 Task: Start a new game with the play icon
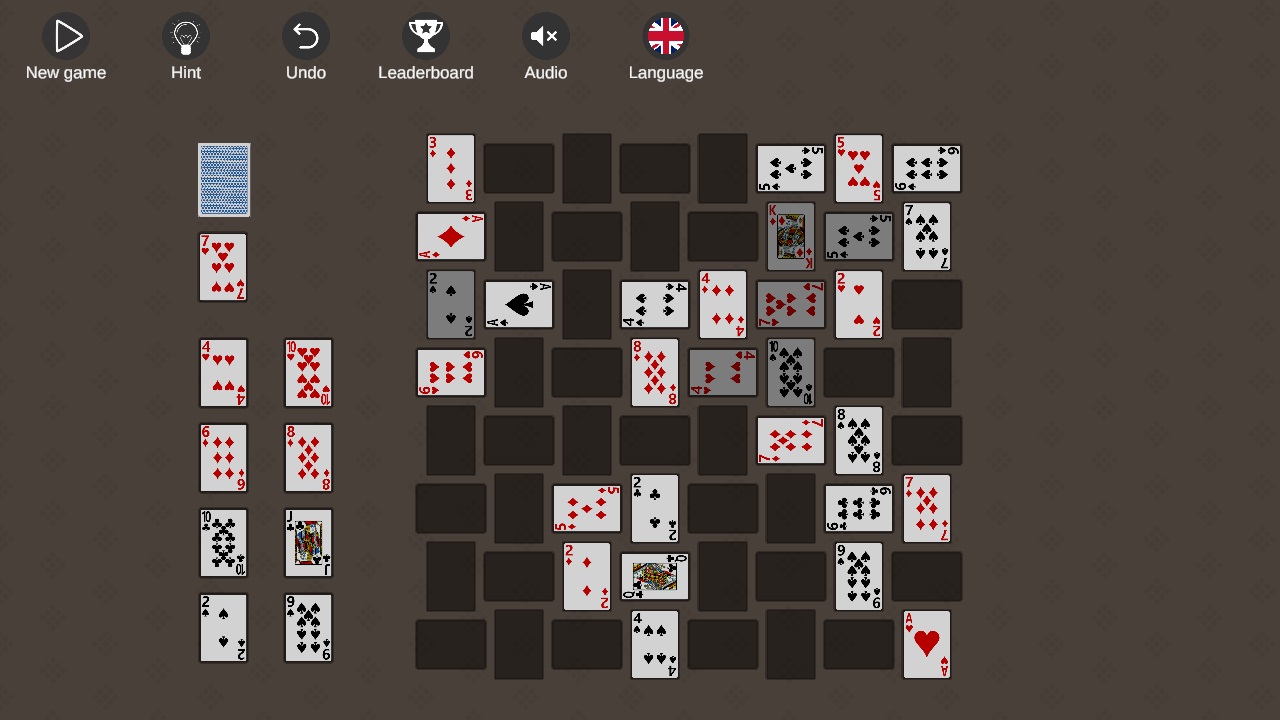tap(66, 37)
